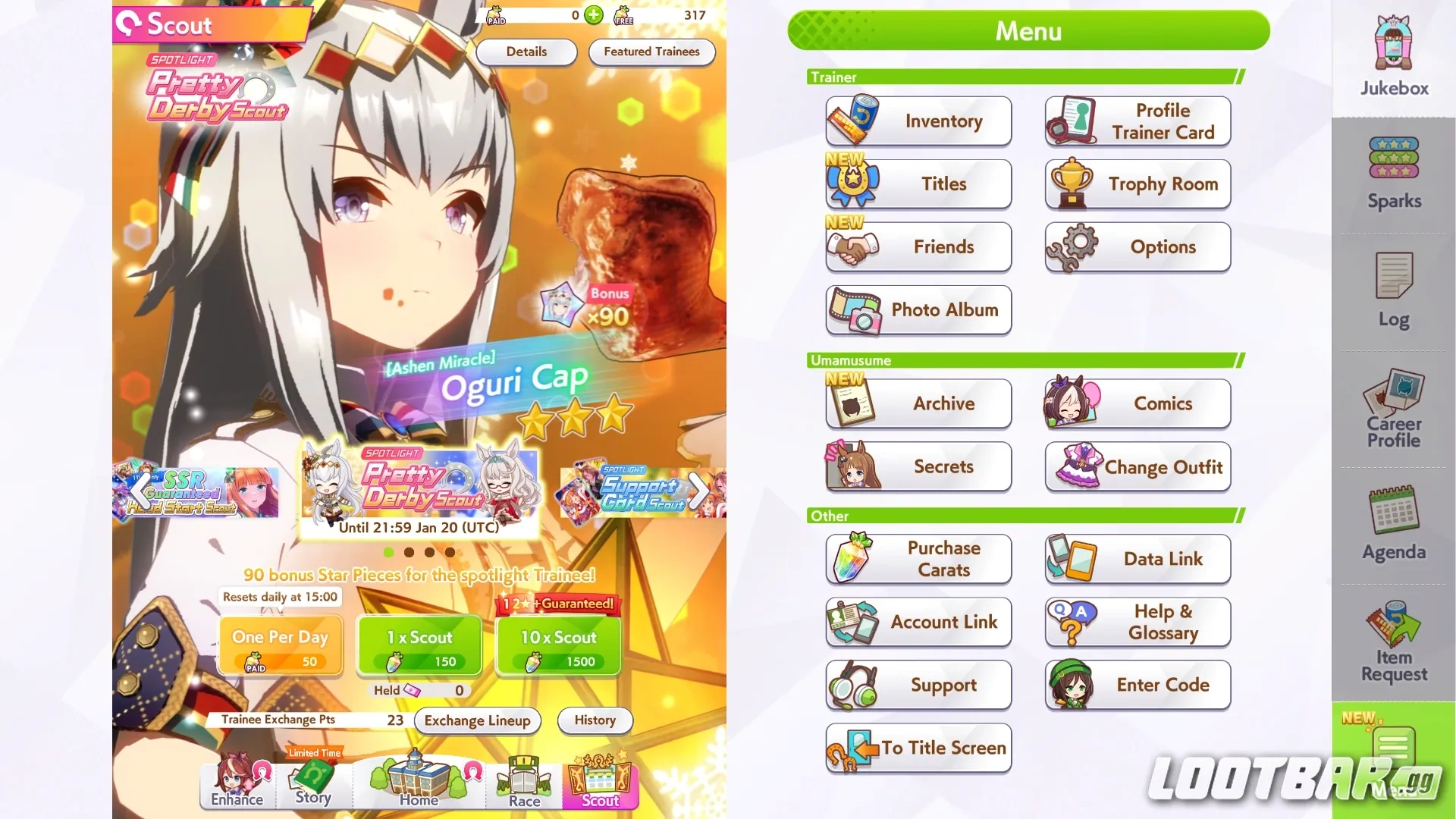Click the Details button
The image size is (1456, 819).
[526, 52]
